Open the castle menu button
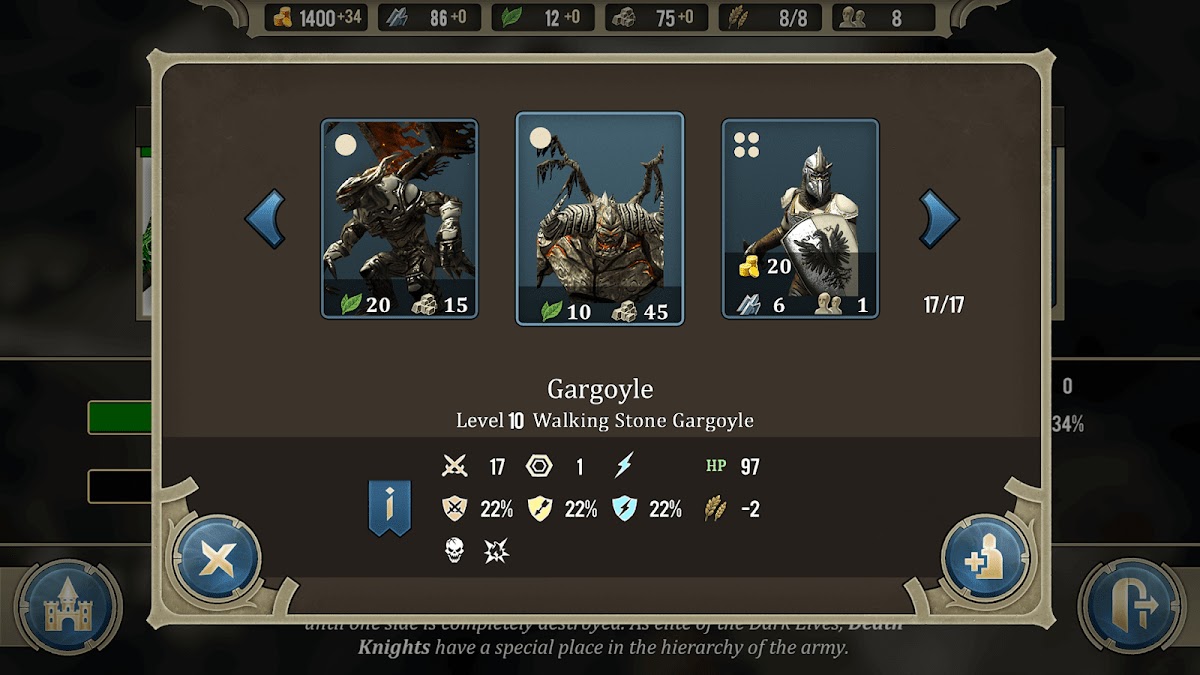The height and width of the screenshot is (675, 1200). pos(68,606)
